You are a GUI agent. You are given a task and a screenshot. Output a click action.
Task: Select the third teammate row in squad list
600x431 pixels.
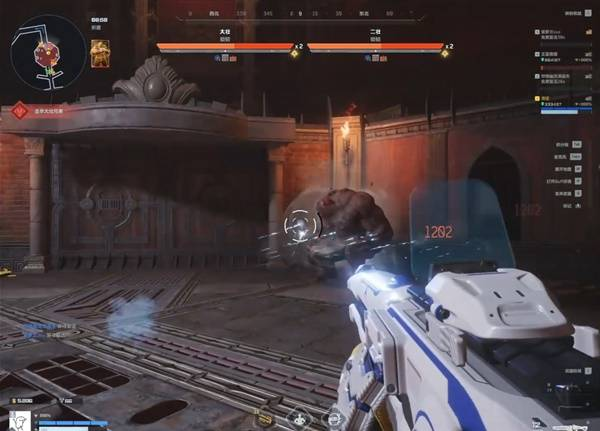click(558, 77)
